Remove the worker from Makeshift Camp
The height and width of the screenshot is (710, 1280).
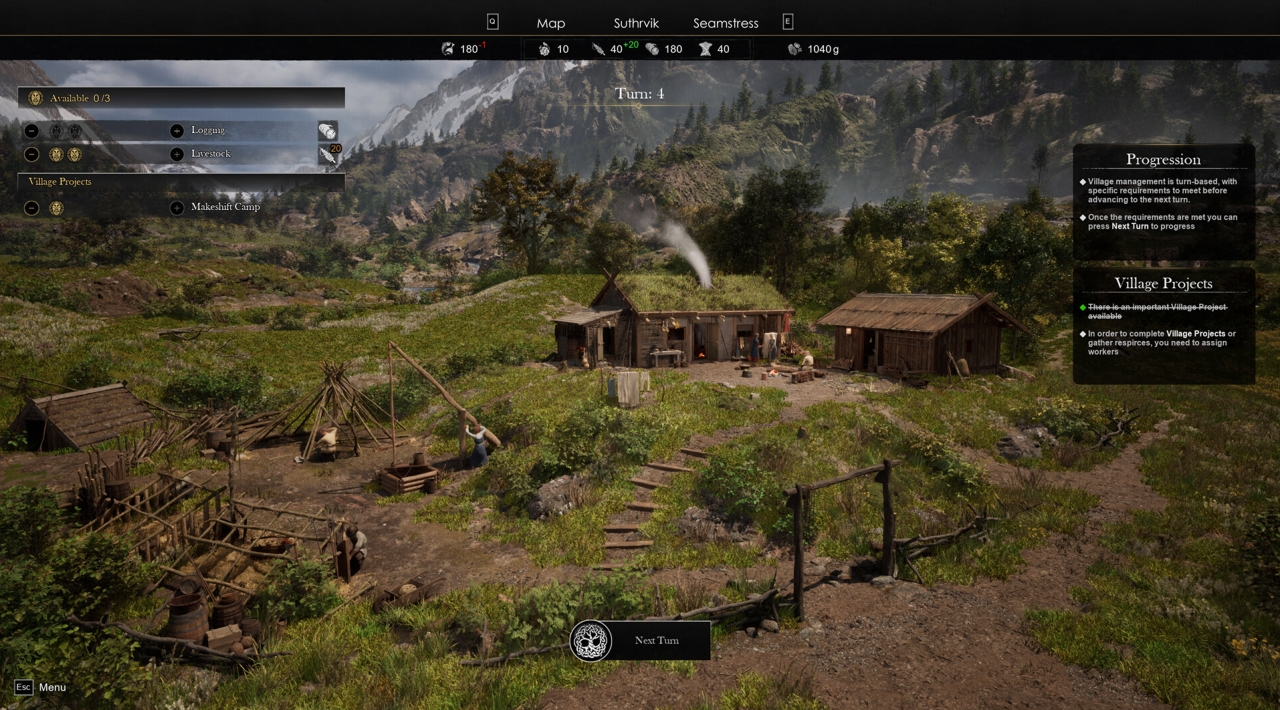[32, 207]
